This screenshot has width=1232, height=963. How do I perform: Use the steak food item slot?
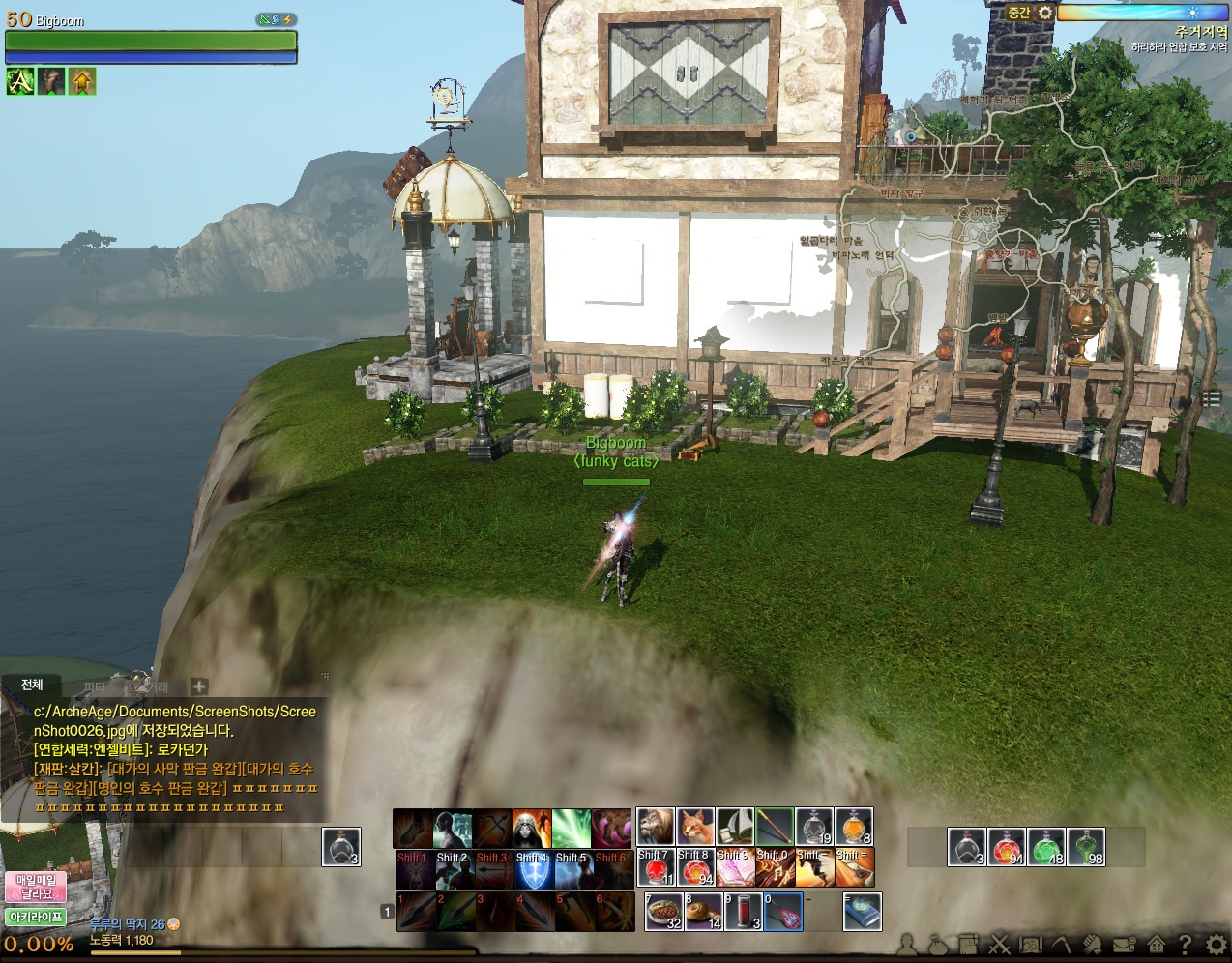664,912
